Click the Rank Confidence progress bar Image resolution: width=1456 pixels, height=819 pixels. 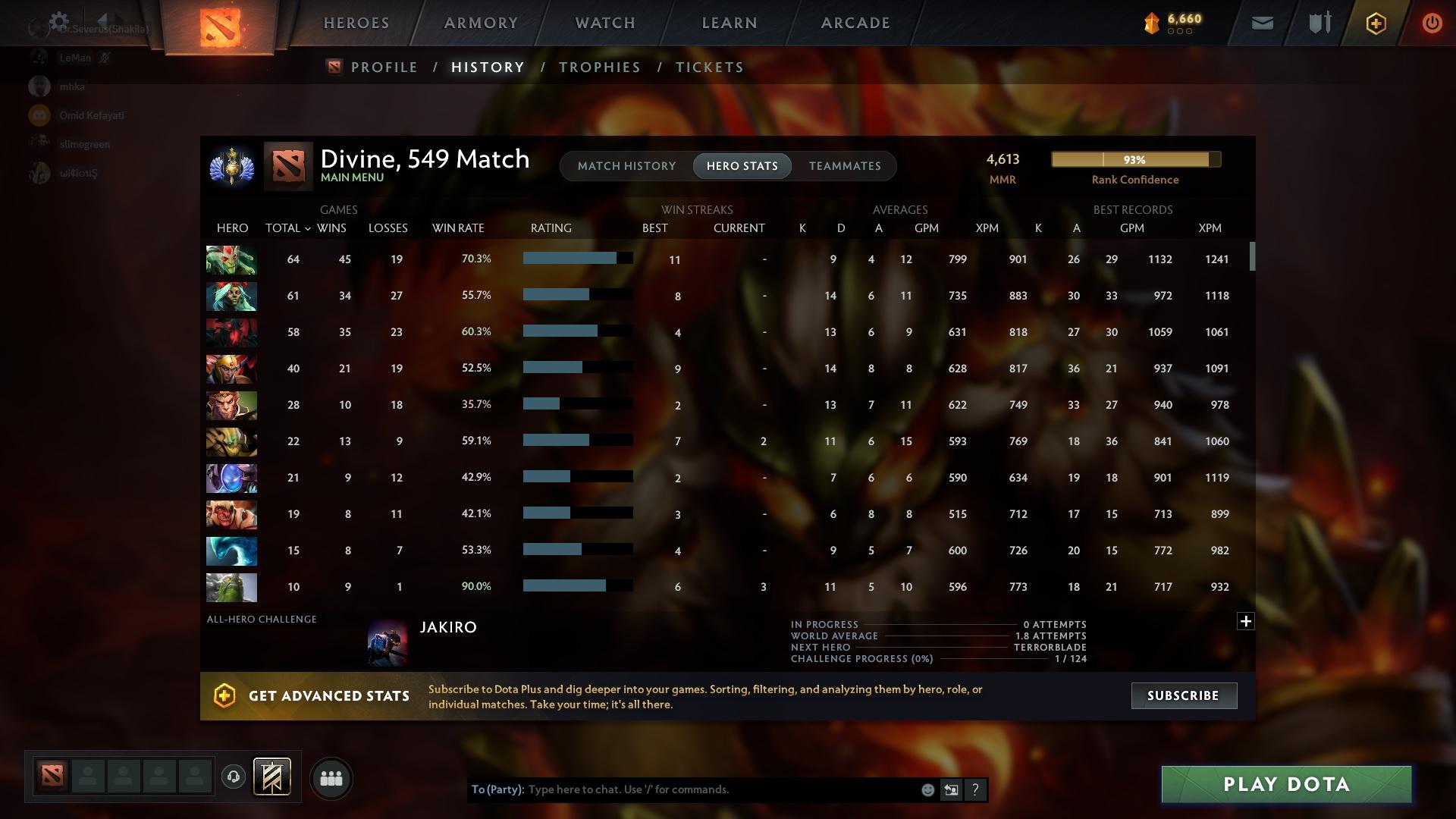pos(1135,159)
